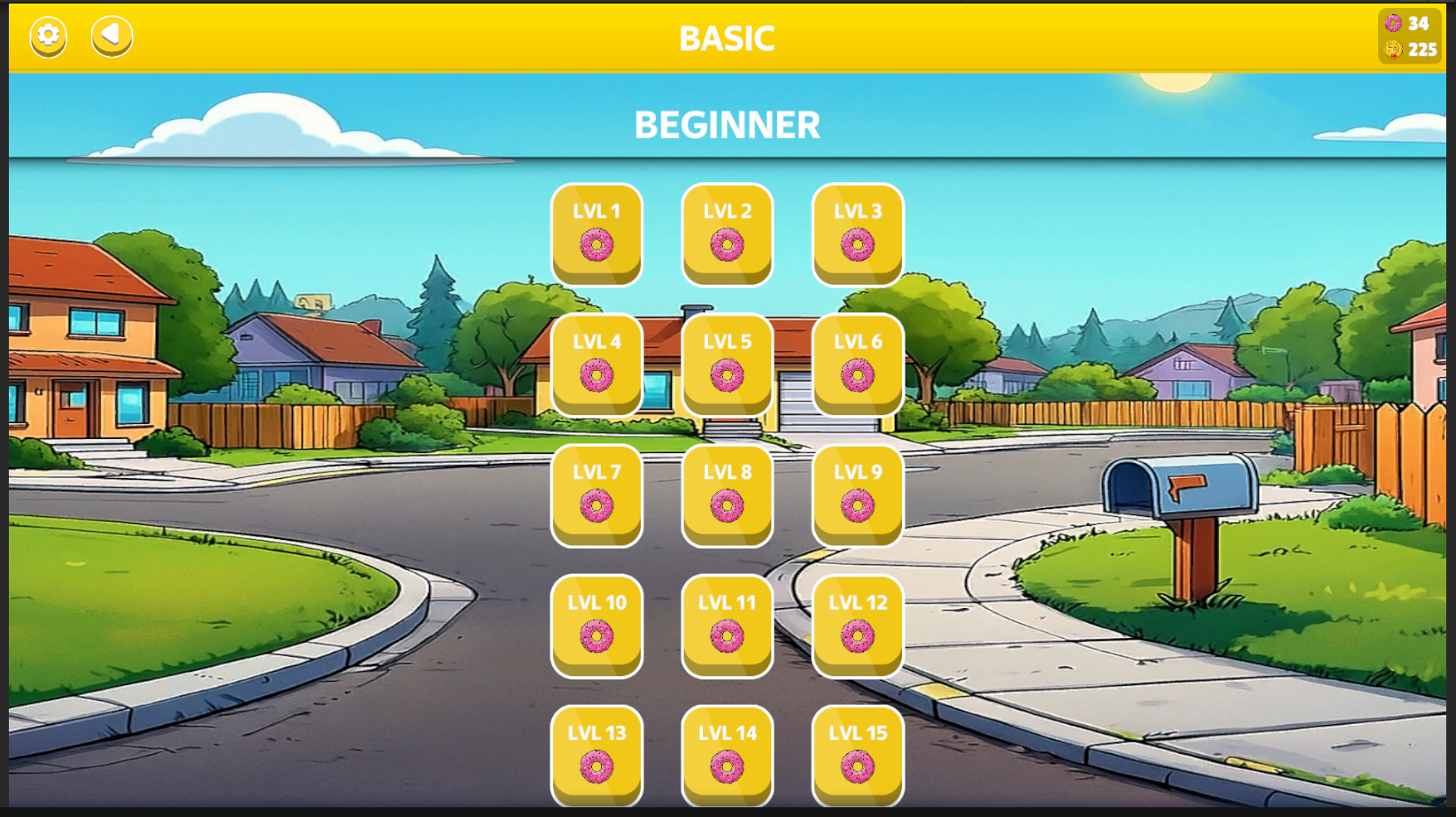Image resolution: width=1456 pixels, height=817 pixels.
Task: Open the settings gear icon
Action: (x=48, y=36)
